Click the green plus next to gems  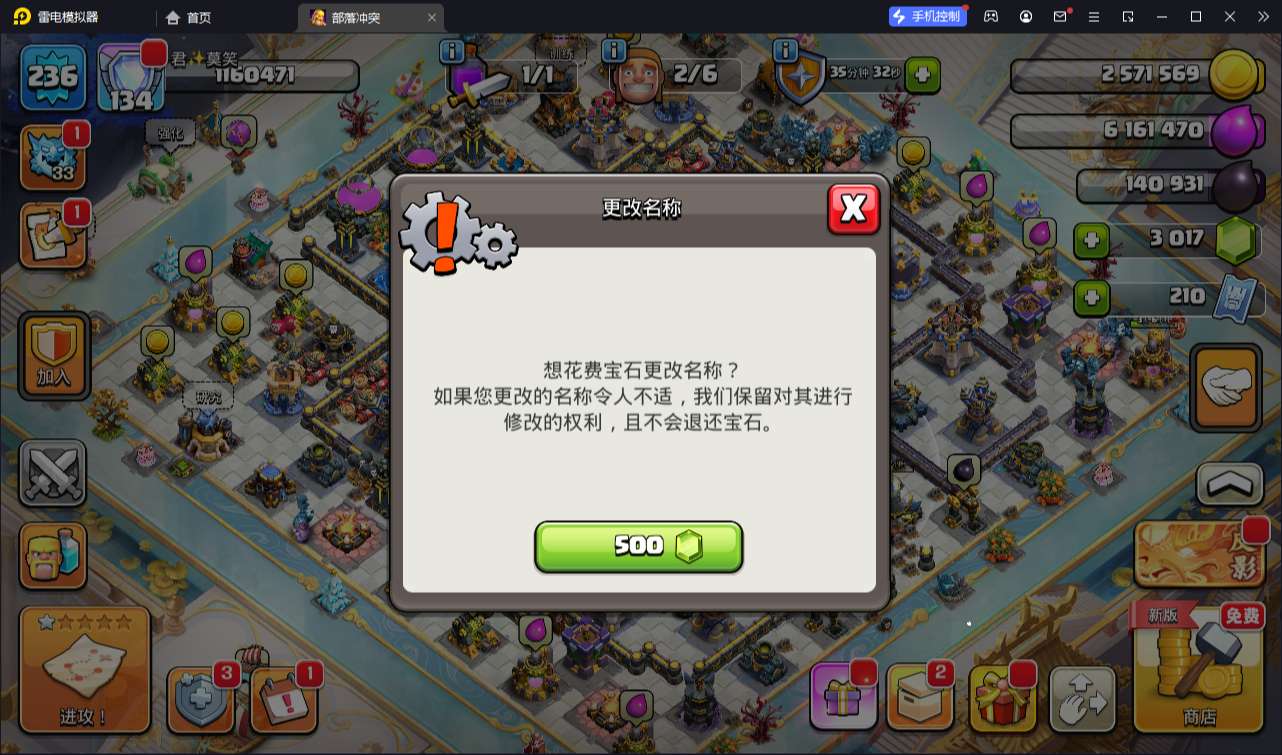(1090, 240)
